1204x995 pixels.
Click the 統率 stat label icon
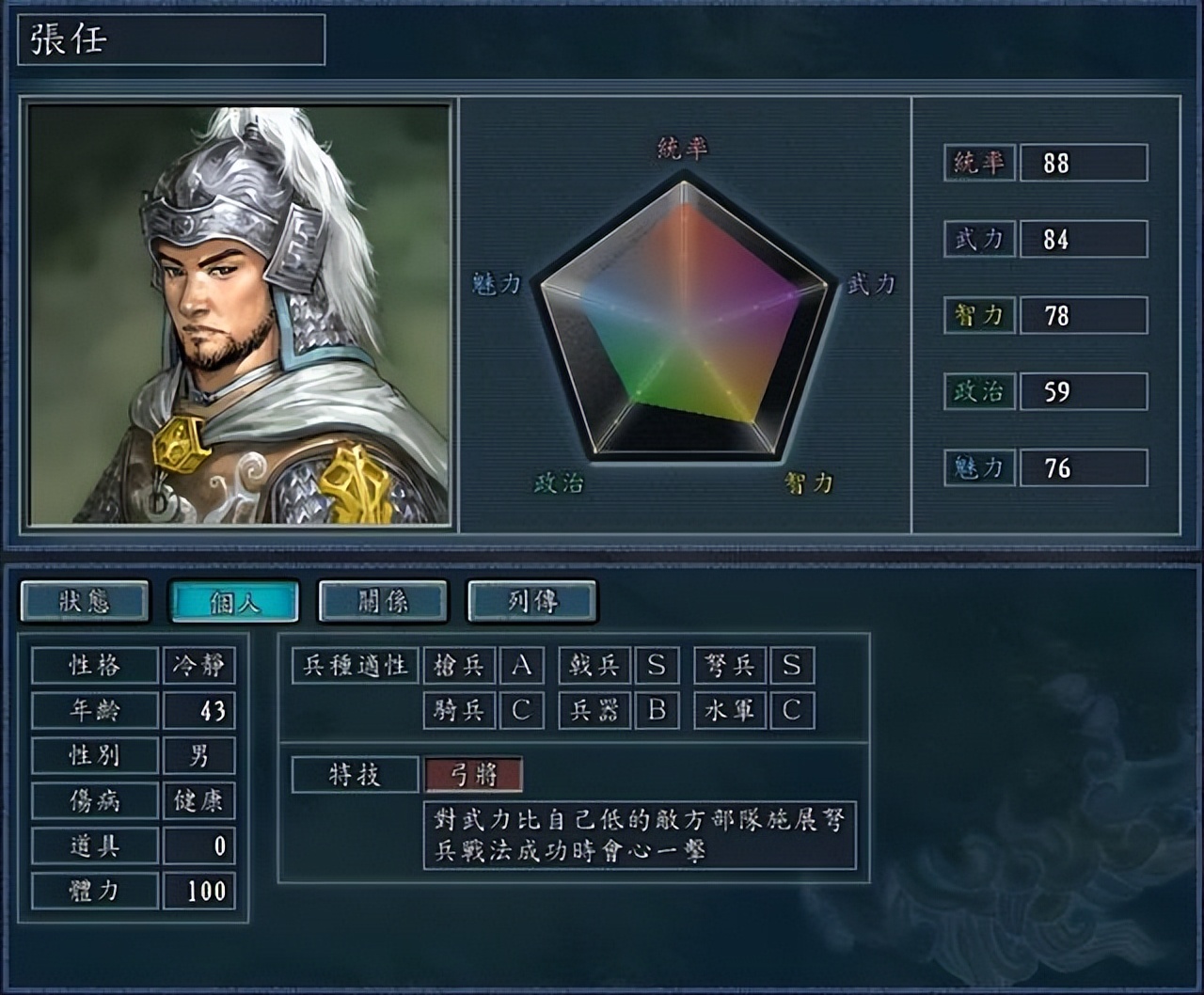click(x=978, y=163)
